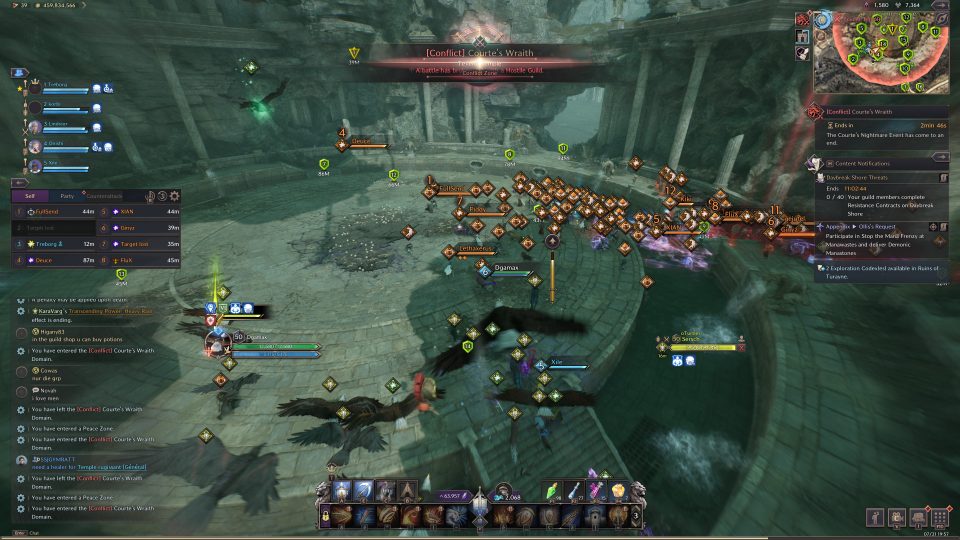This screenshot has width=960, height=540.
Task: Open the Counterattack tab
Action: coord(103,196)
